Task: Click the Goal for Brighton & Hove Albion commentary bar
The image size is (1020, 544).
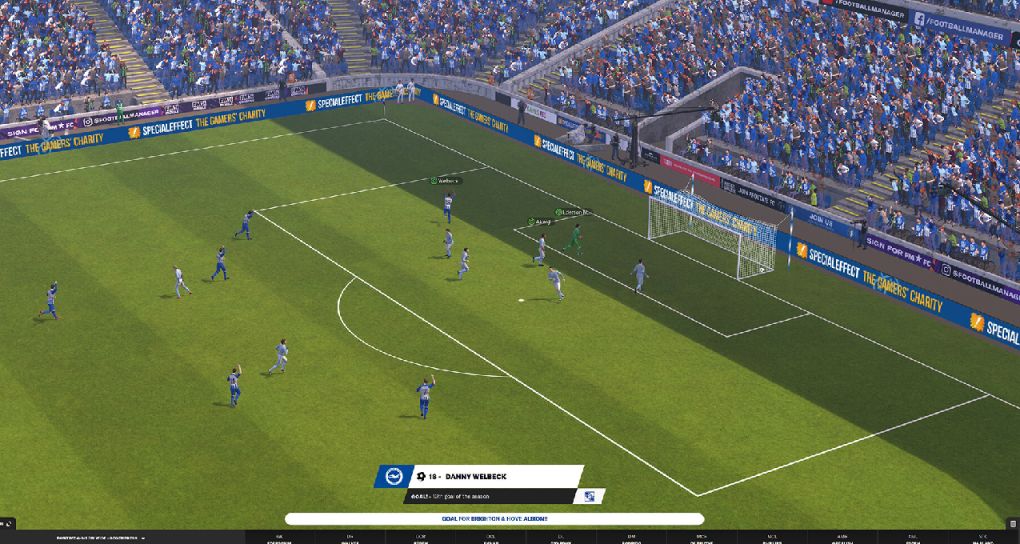Action: click(494, 519)
